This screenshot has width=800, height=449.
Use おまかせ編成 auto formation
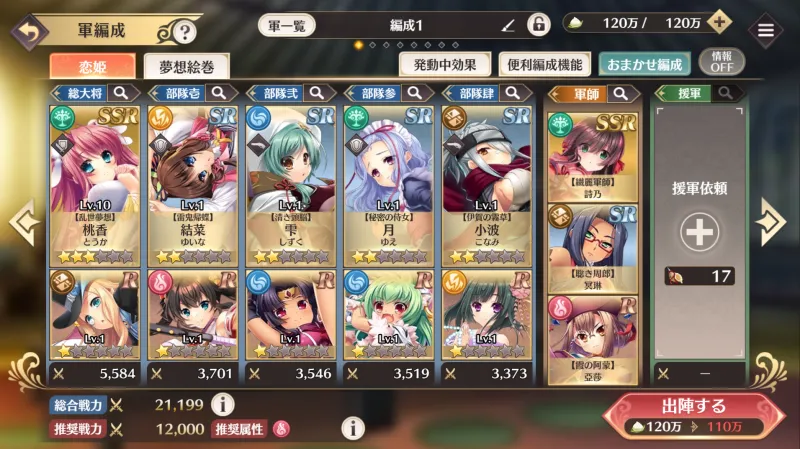point(641,65)
